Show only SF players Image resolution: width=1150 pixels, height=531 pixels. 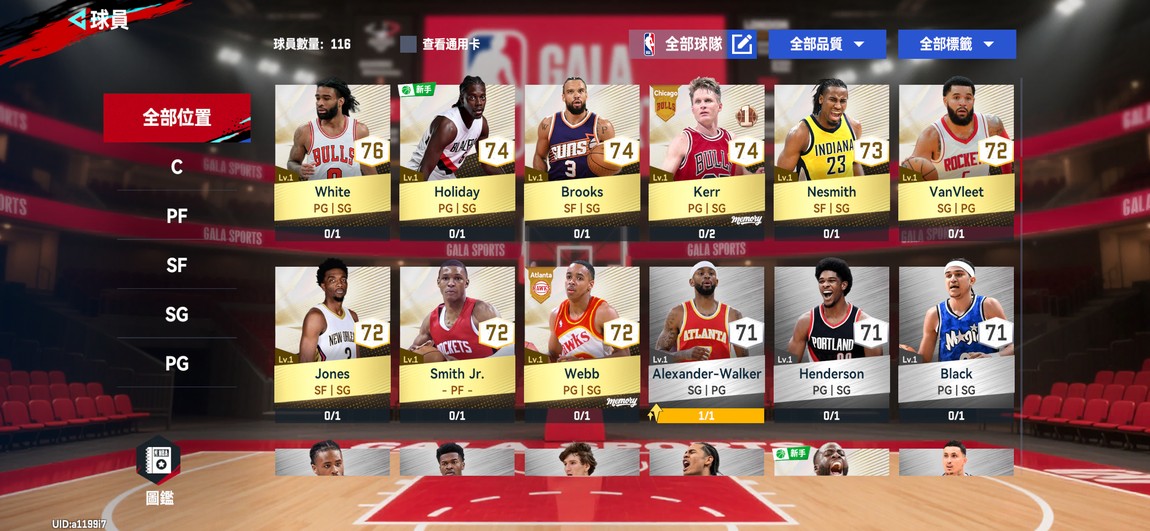click(x=177, y=265)
